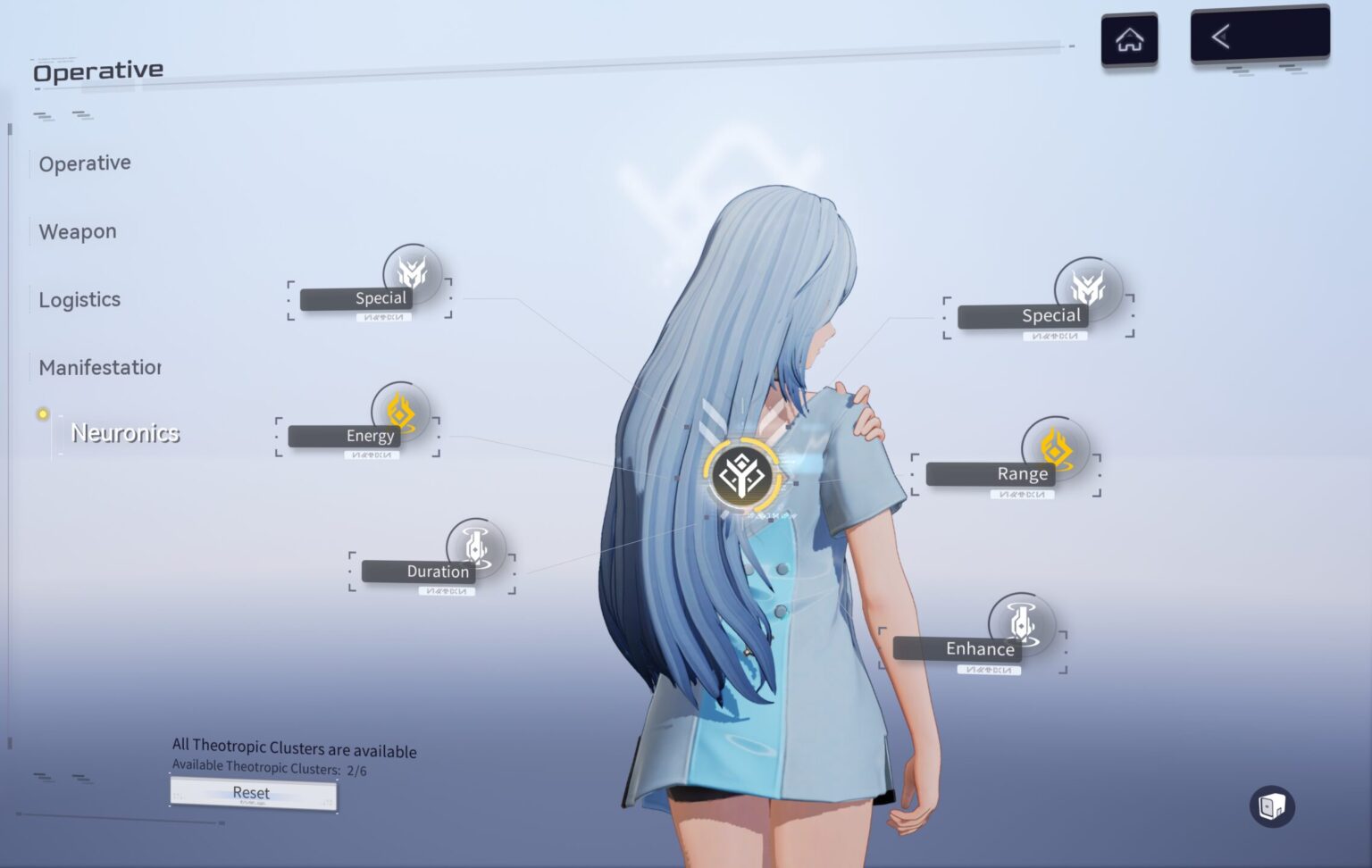Go back with the arrow button
Image resolution: width=1372 pixels, height=868 pixels.
click(1259, 36)
